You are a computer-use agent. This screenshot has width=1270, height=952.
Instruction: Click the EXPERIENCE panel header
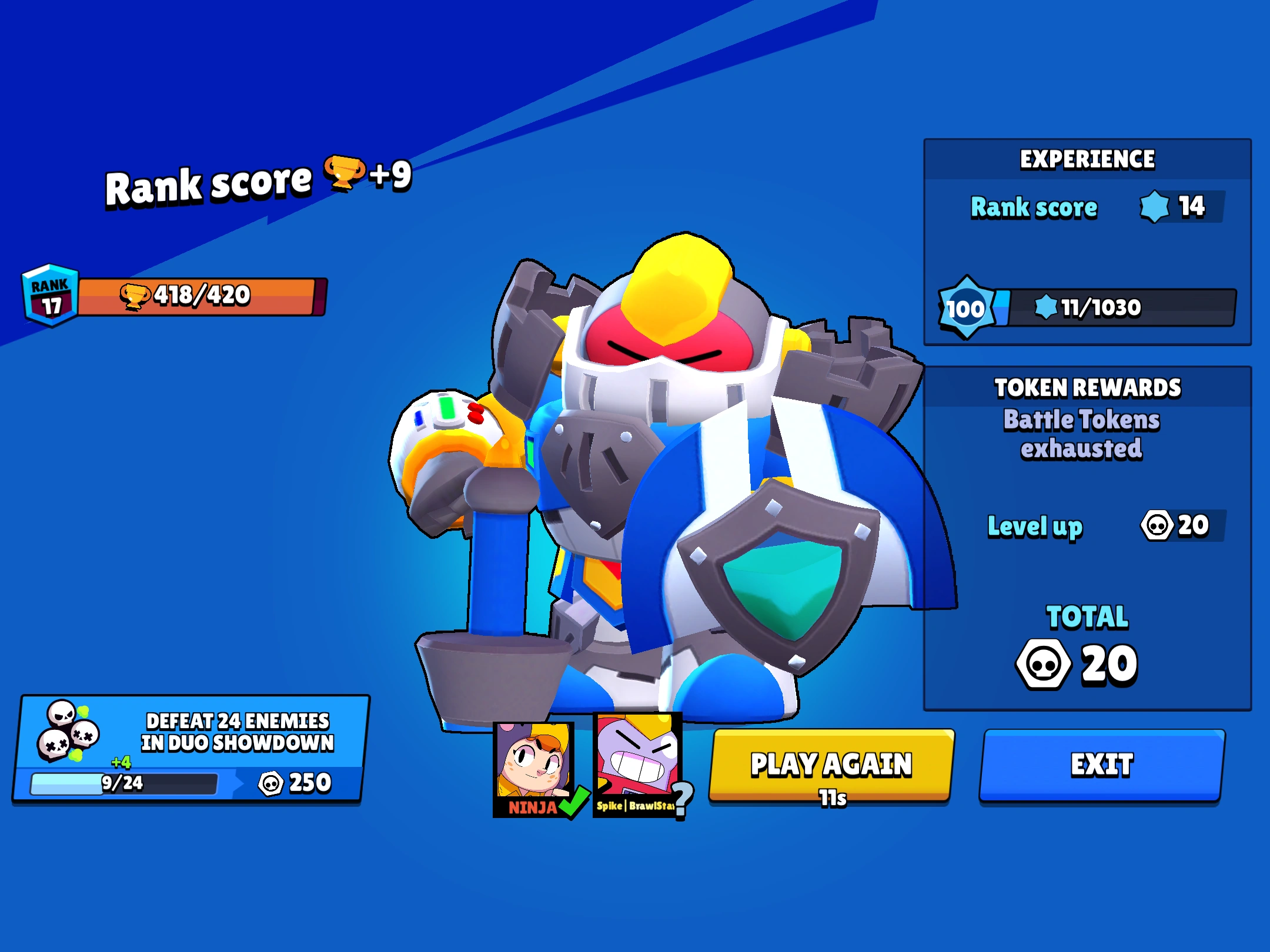click(1087, 159)
